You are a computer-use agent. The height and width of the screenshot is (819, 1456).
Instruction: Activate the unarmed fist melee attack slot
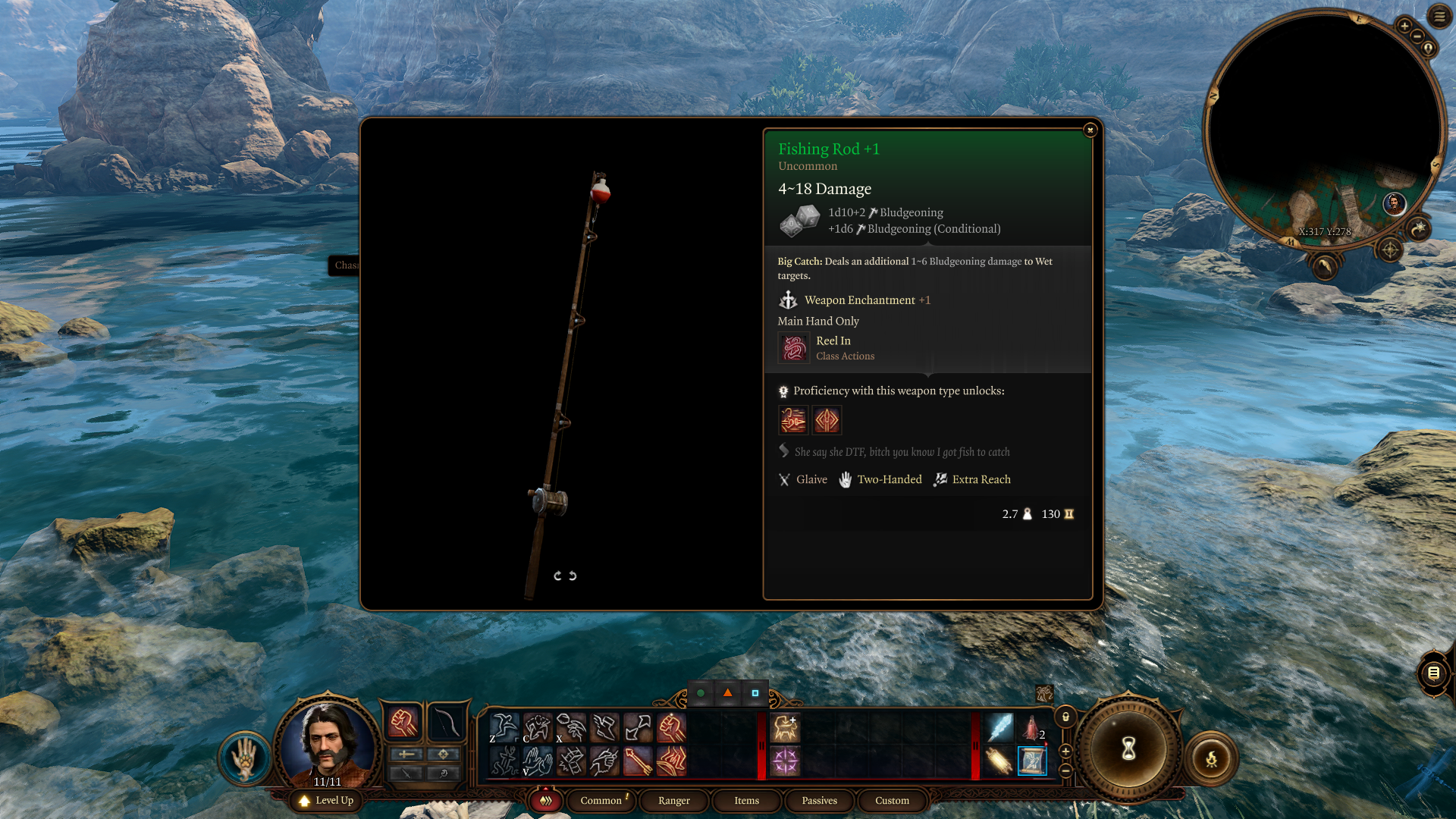click(403, 723)
